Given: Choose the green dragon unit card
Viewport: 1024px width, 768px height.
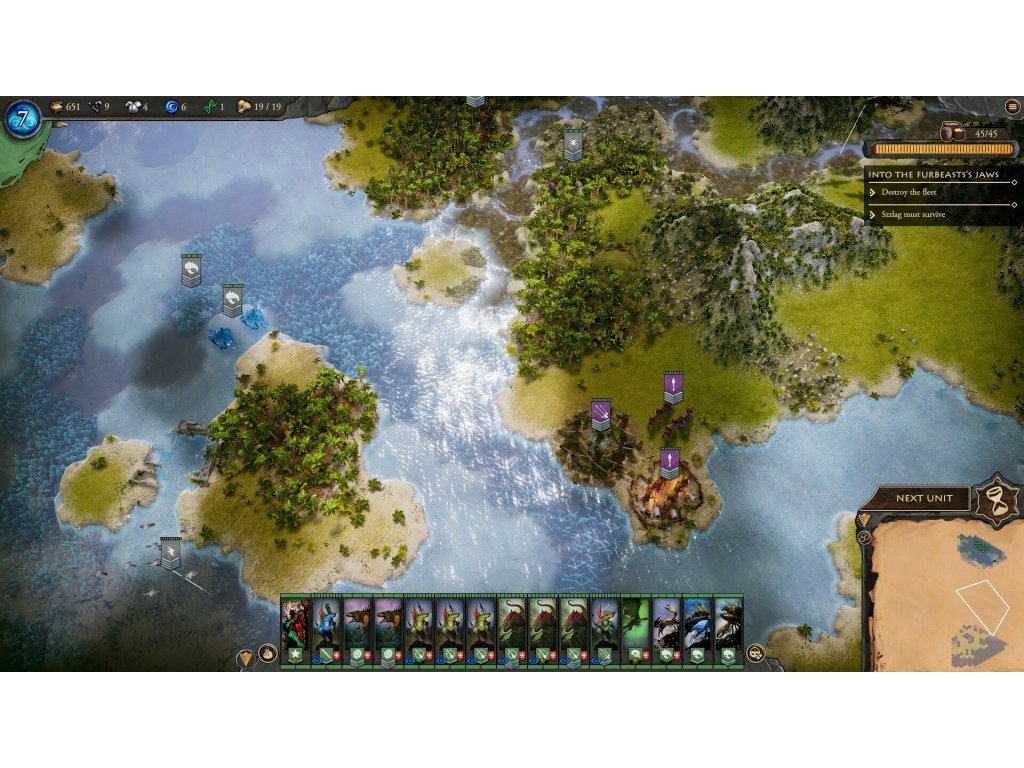Looking at the screenshot, I should coord(635,631).
